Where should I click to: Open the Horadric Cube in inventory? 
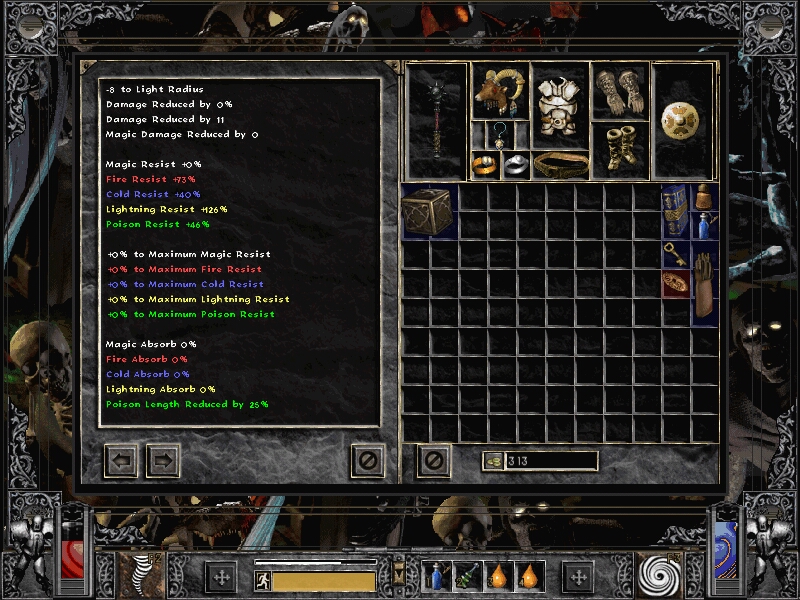click(429, 211)
